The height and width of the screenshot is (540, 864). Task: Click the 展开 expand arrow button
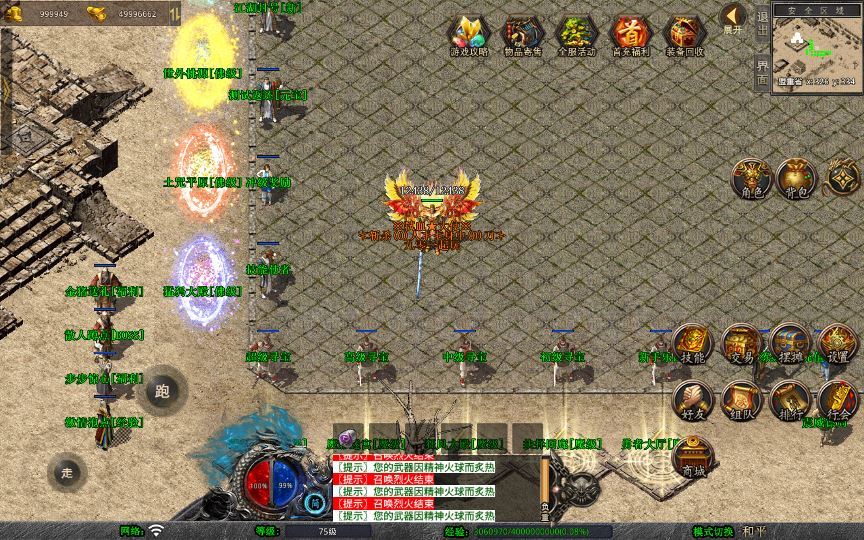(x=733, y=18)
